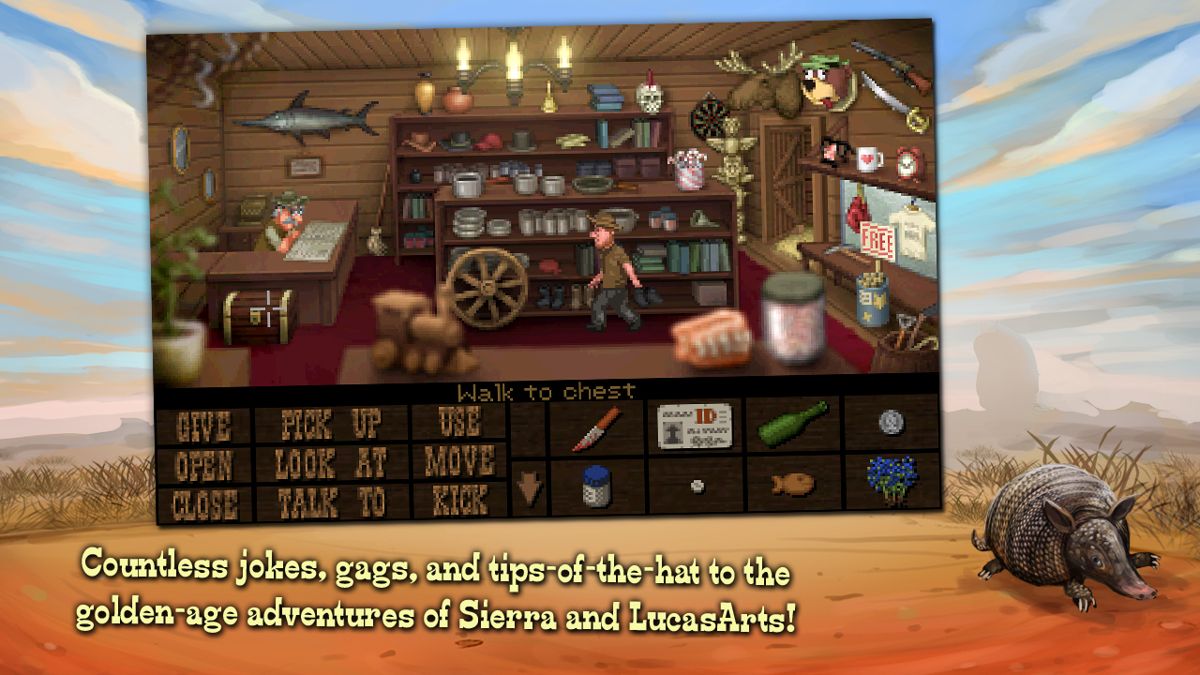Choose the blue flowers inventory item
Viewport: 1200px width, 675px height.
tap(891, 479)
